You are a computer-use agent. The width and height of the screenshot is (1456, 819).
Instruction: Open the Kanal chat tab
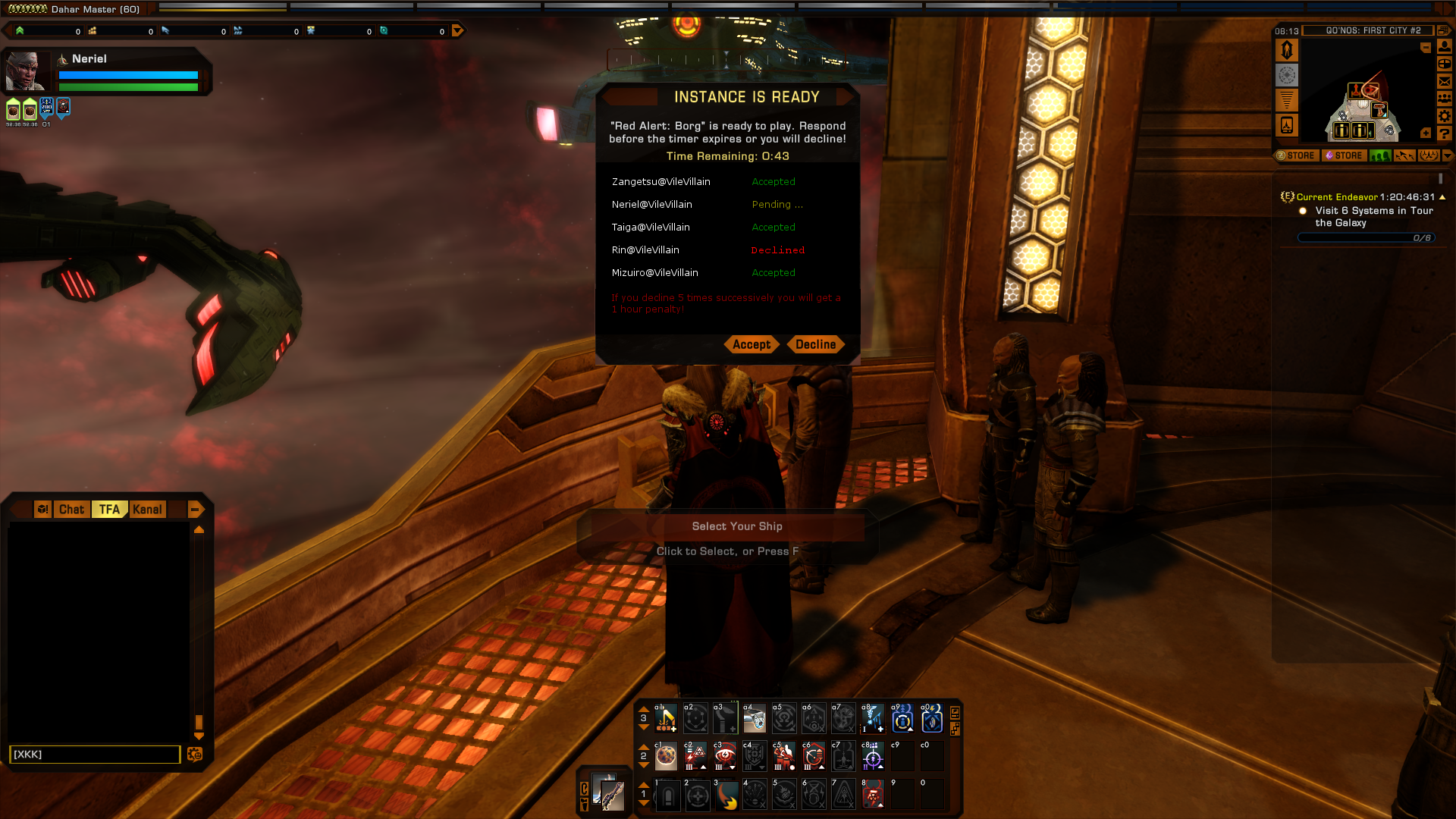(x=147, y=510)
